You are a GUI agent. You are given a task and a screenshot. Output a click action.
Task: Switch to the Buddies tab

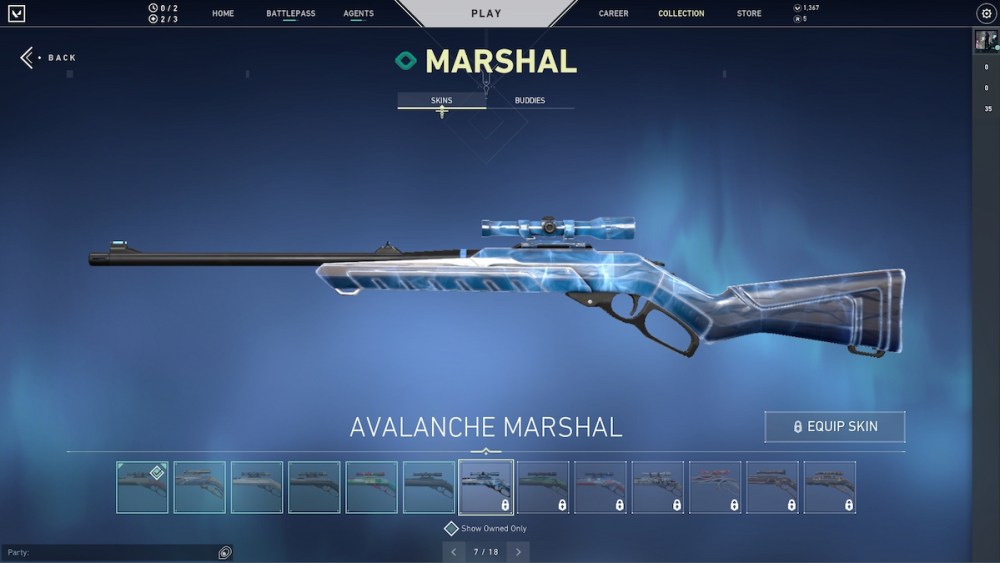pos(530,101)
